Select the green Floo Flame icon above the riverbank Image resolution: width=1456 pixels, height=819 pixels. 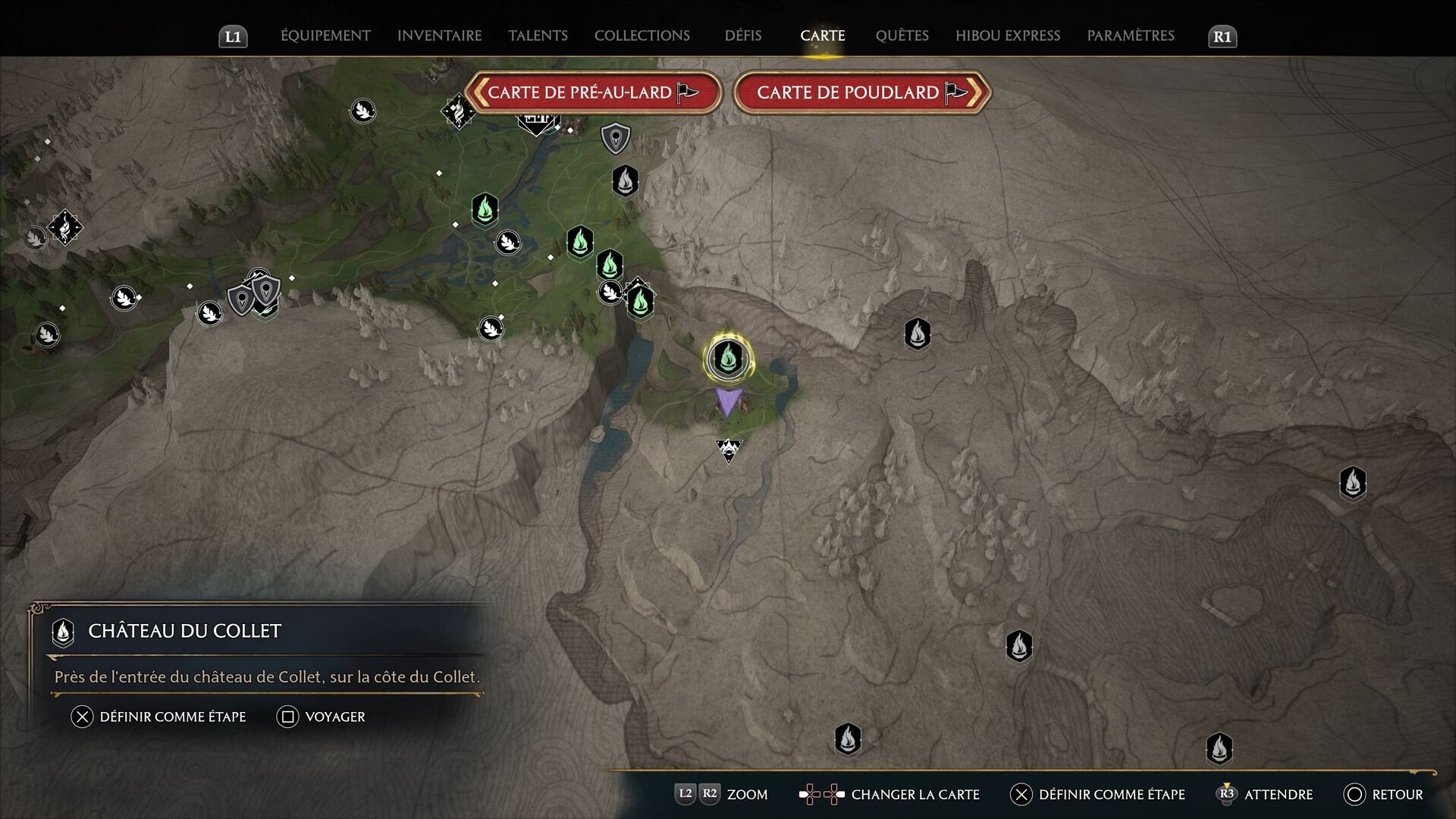point(485,212)
